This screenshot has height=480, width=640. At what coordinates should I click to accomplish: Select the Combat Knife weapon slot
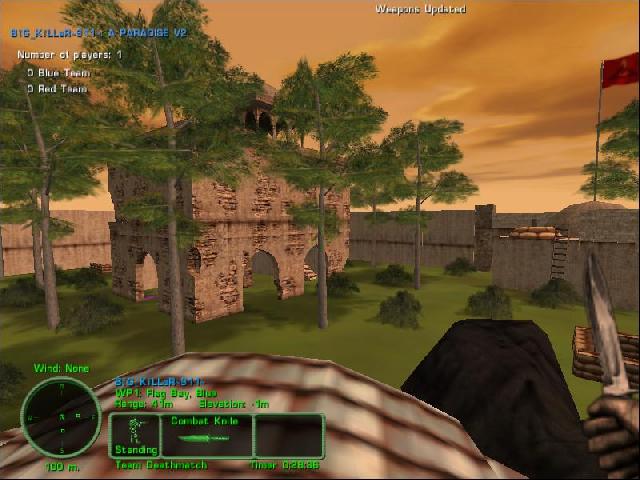(207, 436)
